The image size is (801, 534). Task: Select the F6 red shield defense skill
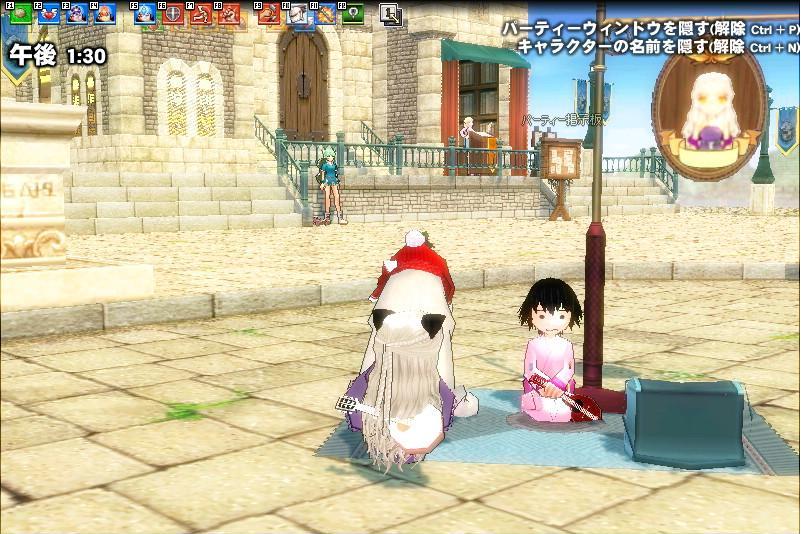173,14
